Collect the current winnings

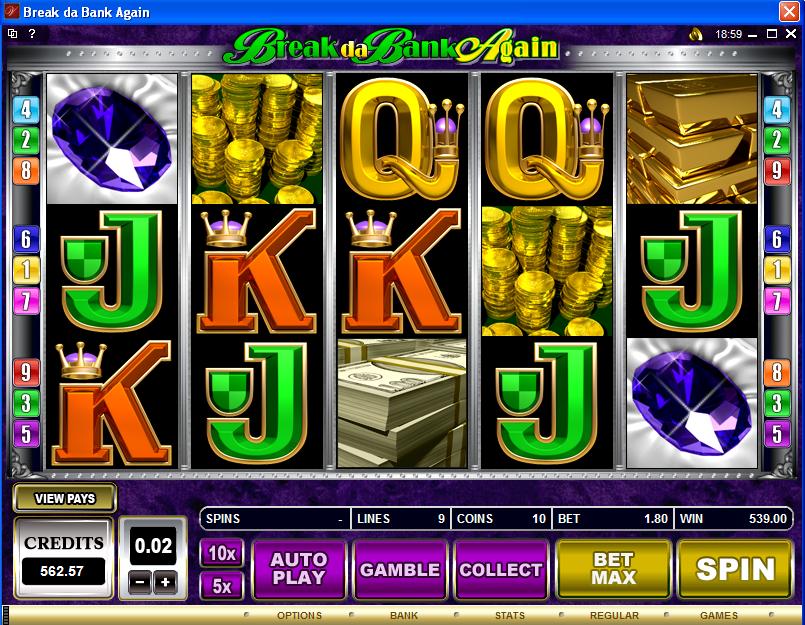[x=500, y=569]
